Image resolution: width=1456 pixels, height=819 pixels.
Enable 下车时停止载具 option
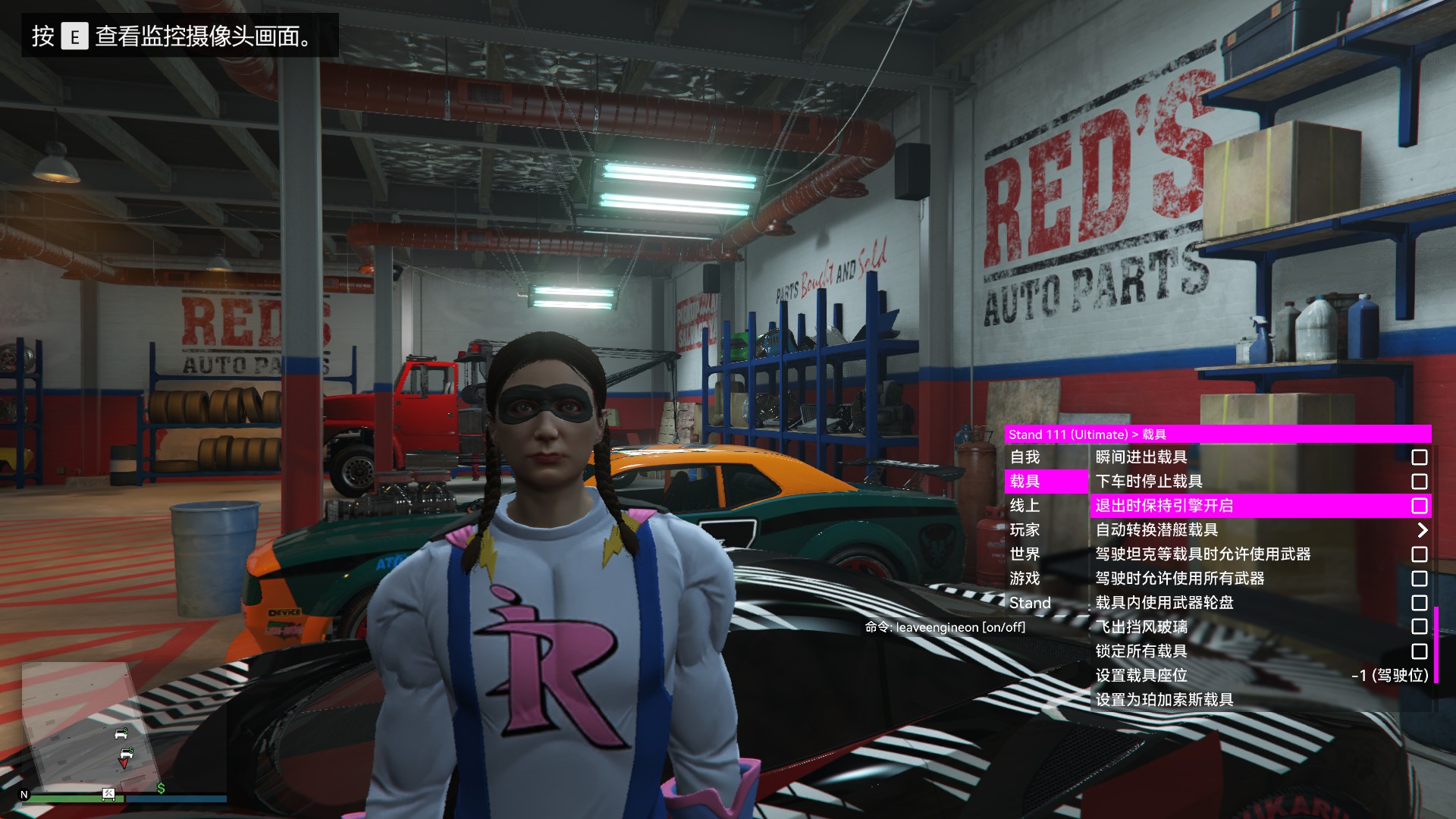click(x=1419, y=482)
